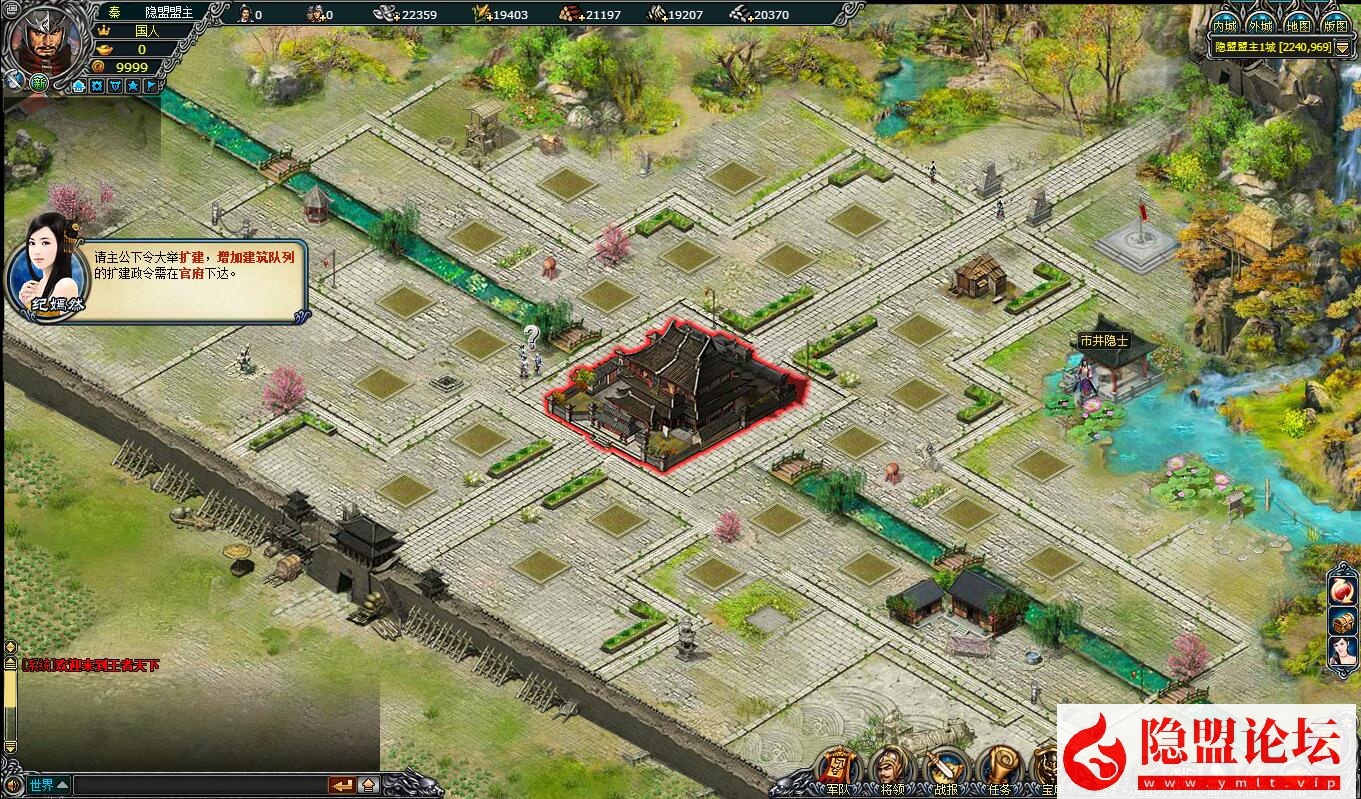Click the chat text input box
The image size is (1361, 799).
pyautogui.click(x=200, y=784)
